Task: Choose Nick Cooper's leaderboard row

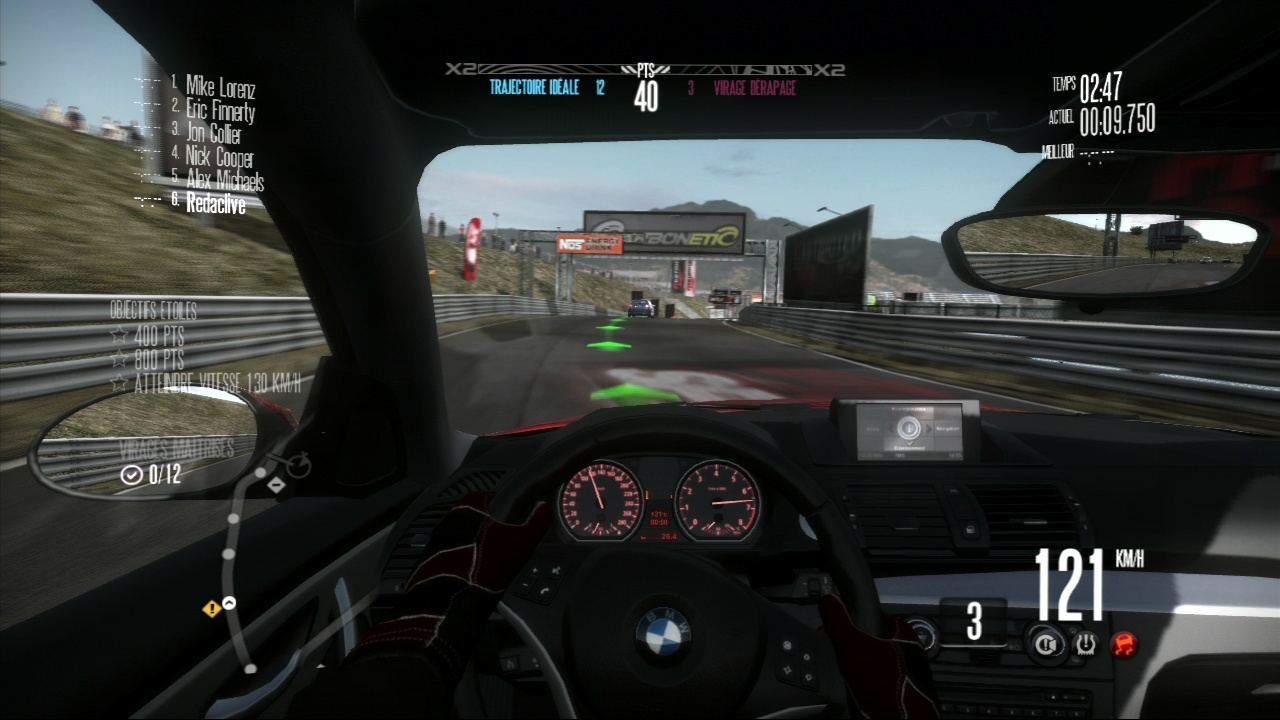Action: pyautogui.click(x=219, y=157)
